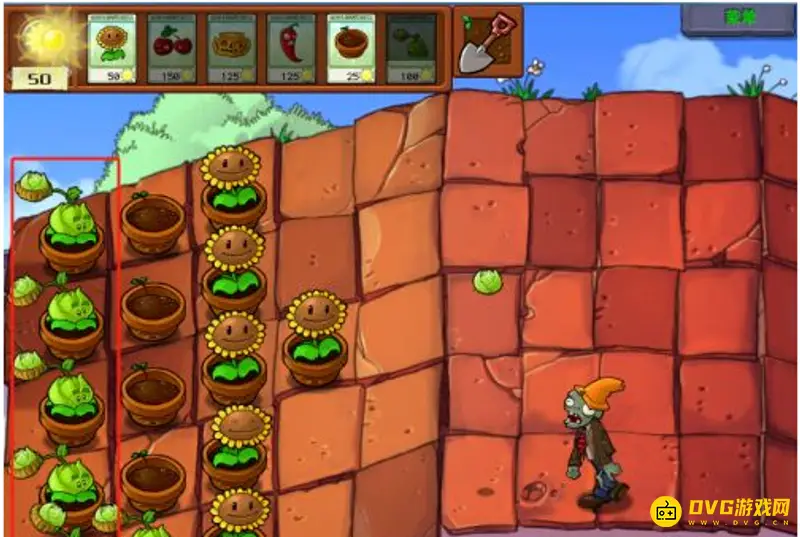The height and width of the screenshot is (537, 800).
Task: Grab the shovel tool
Action: coord(487,42)
